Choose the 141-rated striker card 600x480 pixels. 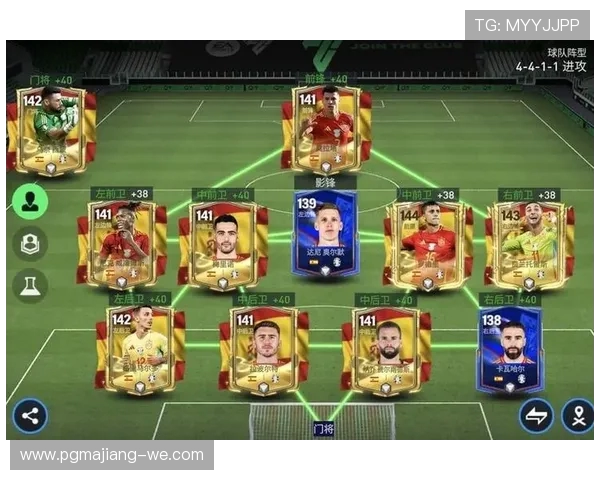[x=326, y=129]
